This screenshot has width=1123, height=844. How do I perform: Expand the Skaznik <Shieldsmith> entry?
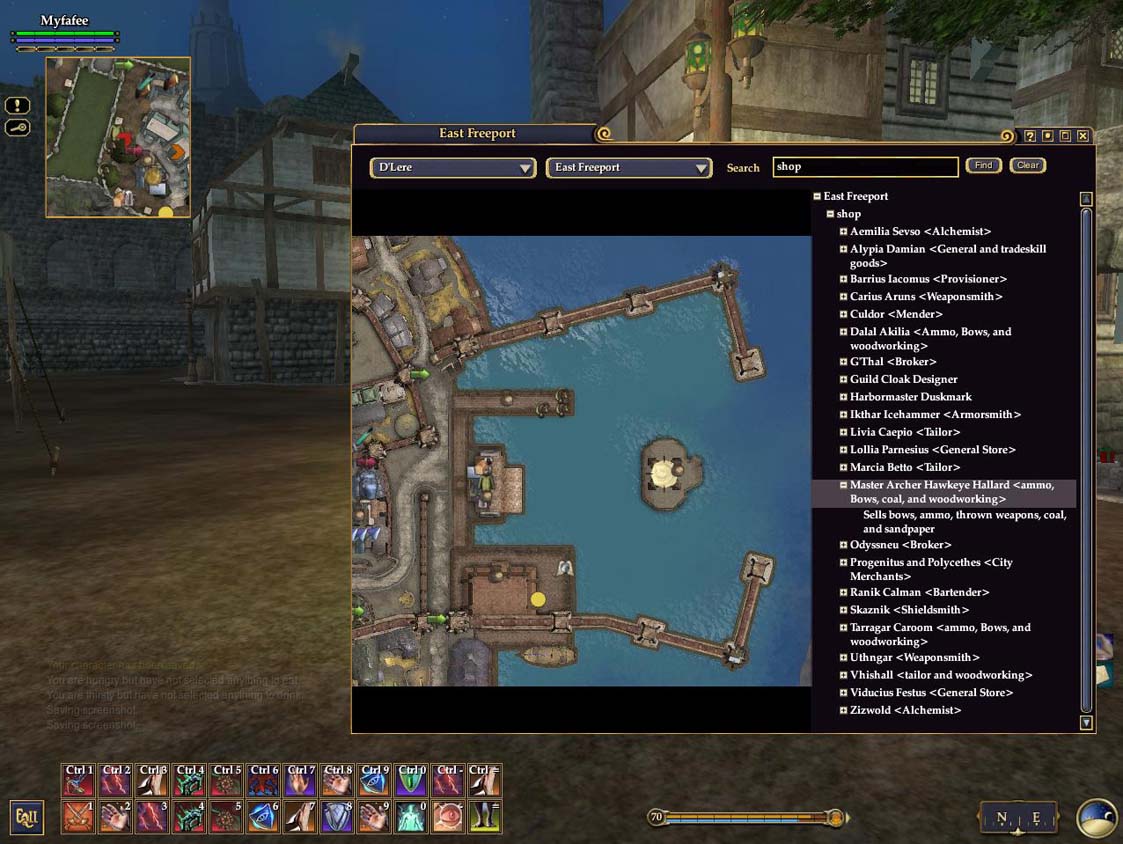(x=843, y=610)
